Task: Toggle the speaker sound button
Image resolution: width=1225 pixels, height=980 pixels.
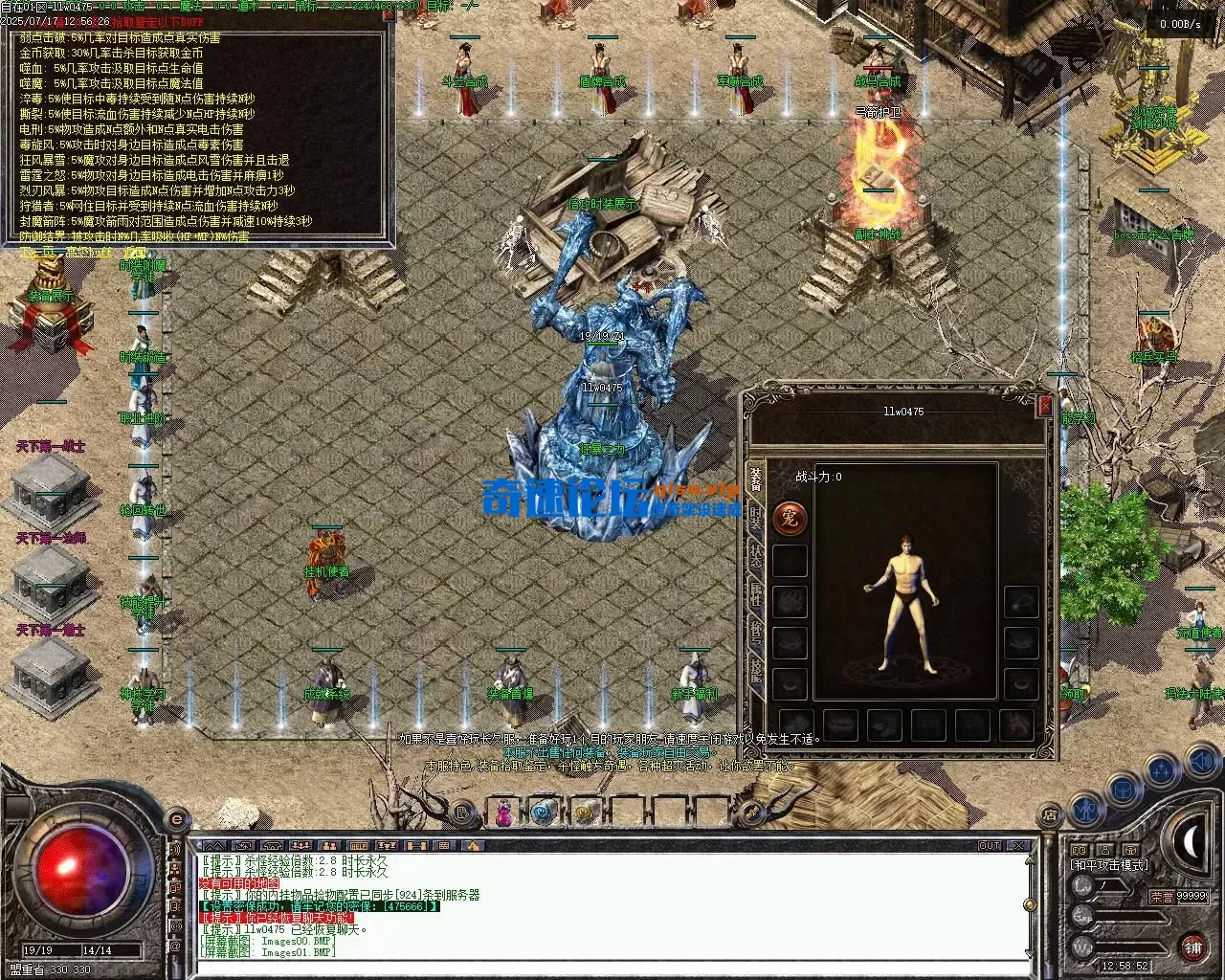Action: pos(1201,762)
